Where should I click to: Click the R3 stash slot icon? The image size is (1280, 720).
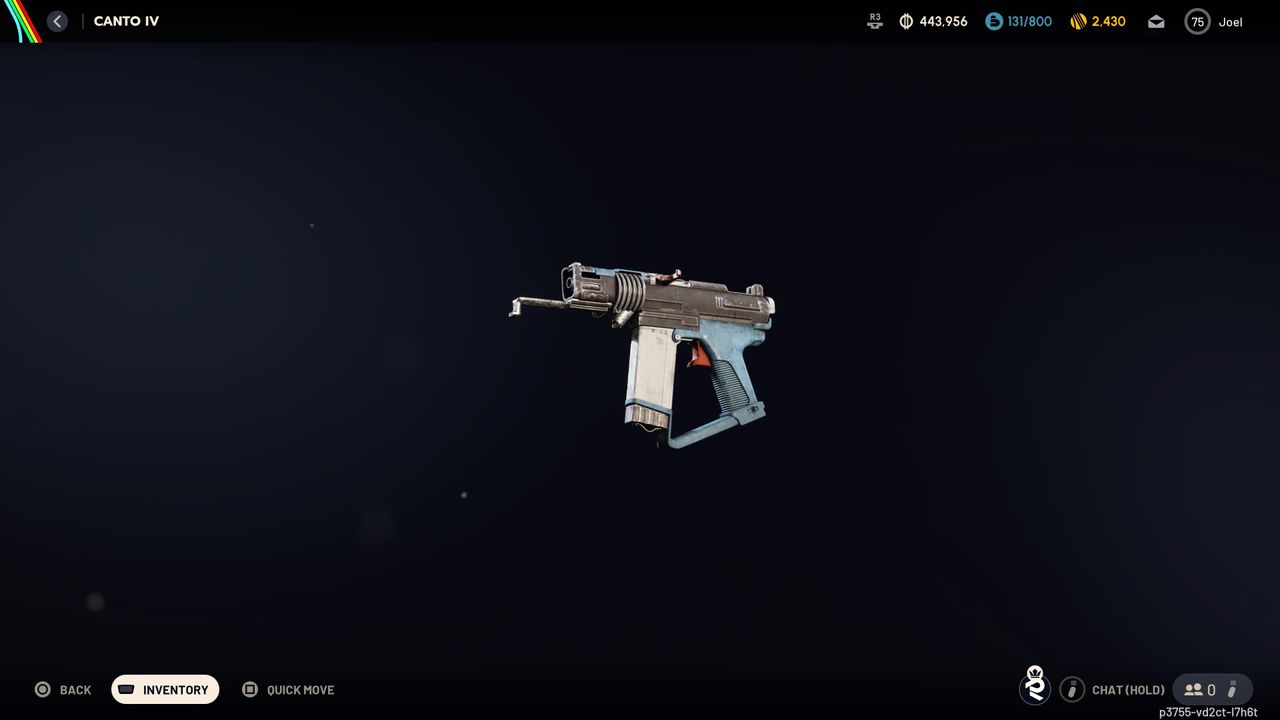874,20
